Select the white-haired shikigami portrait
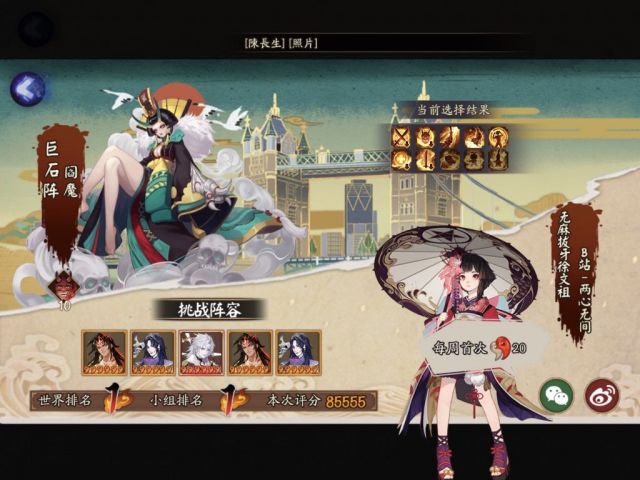 201,352
